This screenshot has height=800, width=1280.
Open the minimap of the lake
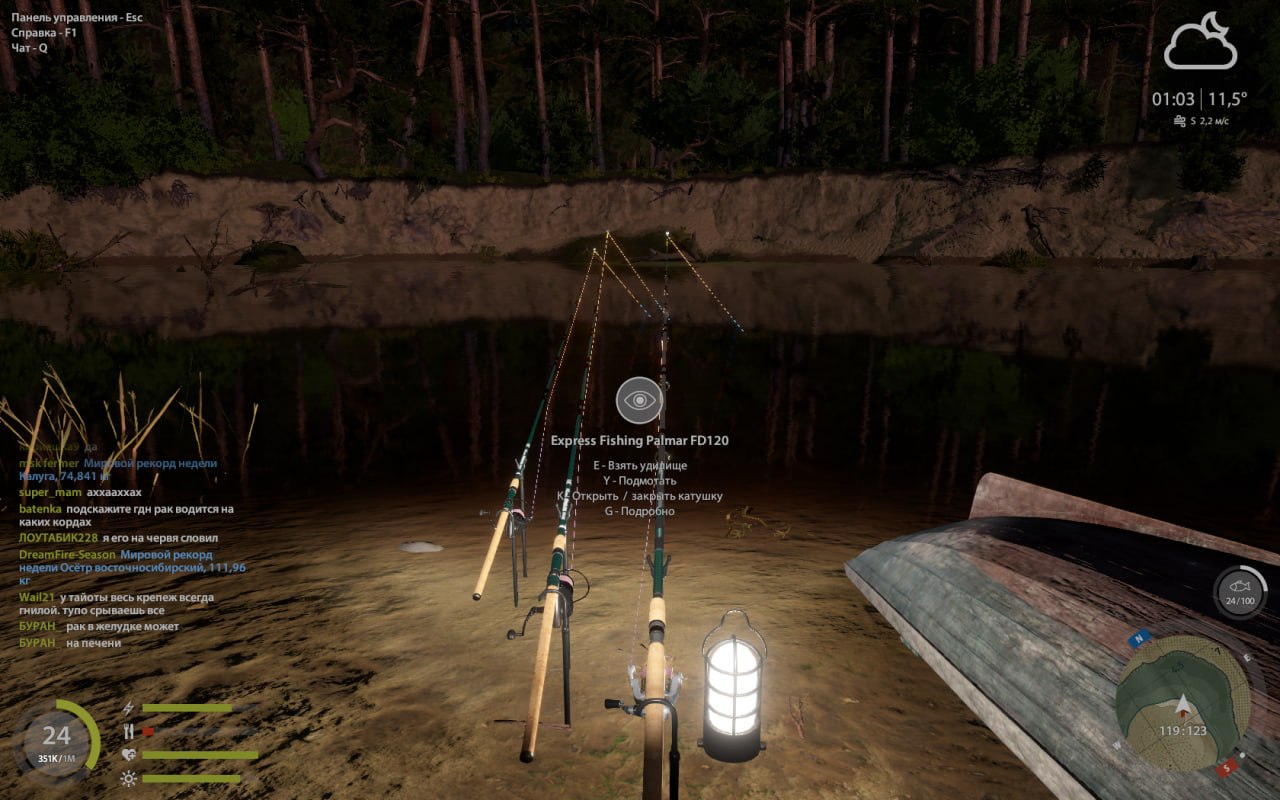1182,700
